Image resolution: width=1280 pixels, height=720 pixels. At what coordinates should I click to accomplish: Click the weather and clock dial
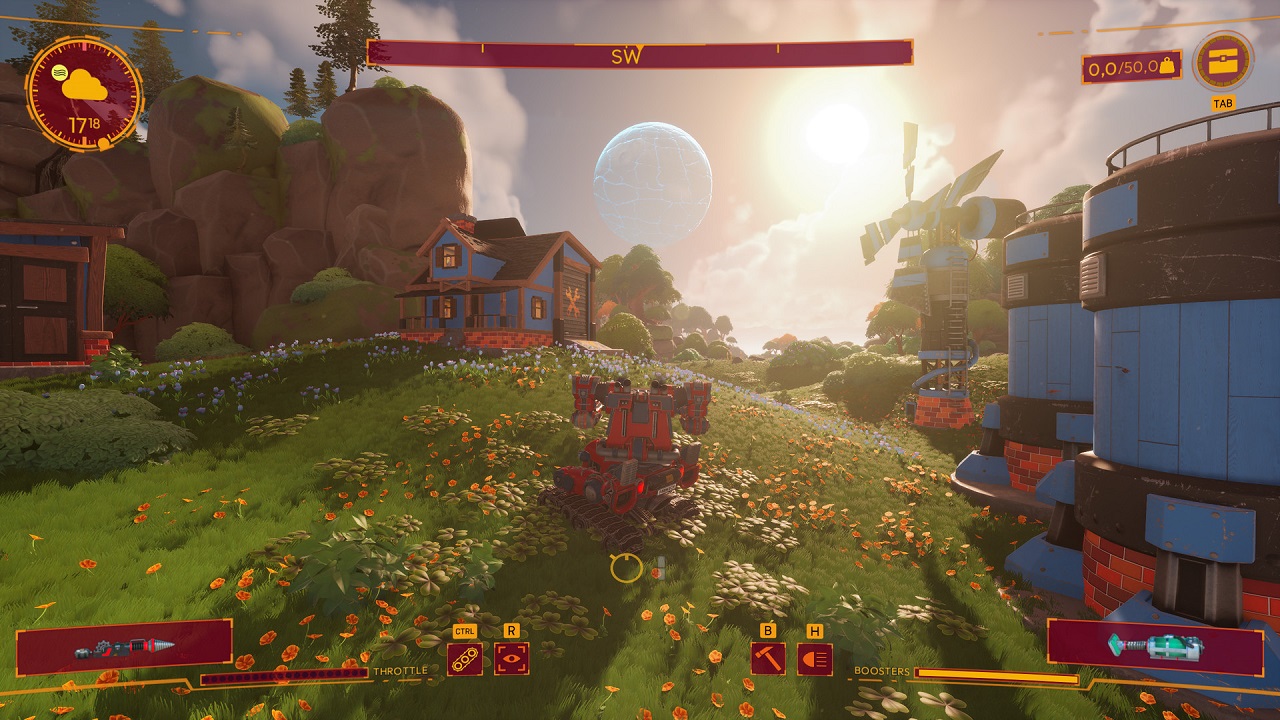pyautogui.click(x=84, y=94)
